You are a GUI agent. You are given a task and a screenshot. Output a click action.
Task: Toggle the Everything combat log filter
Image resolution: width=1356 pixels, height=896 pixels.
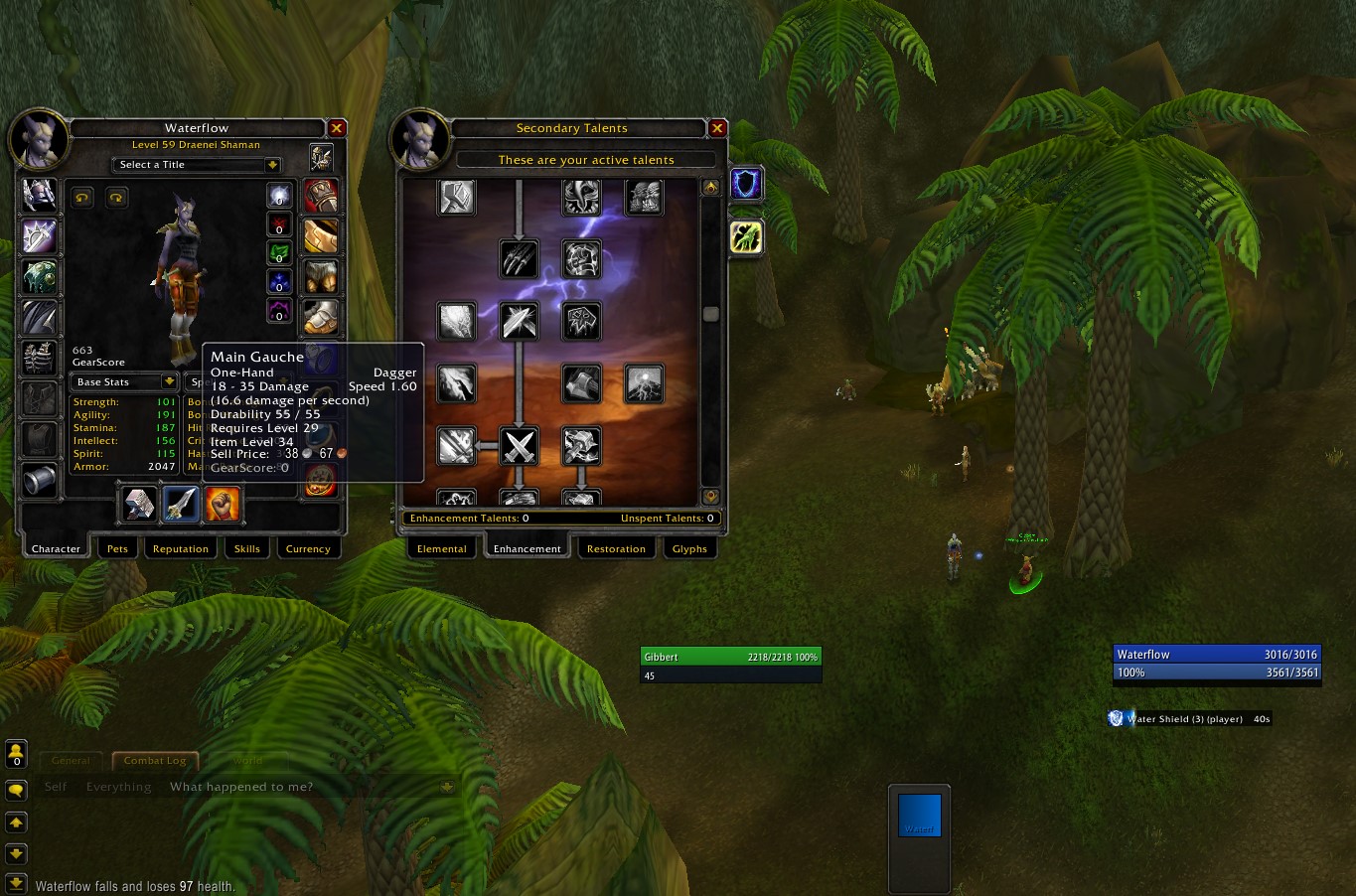pyautogui.click(x=118, y=786)
